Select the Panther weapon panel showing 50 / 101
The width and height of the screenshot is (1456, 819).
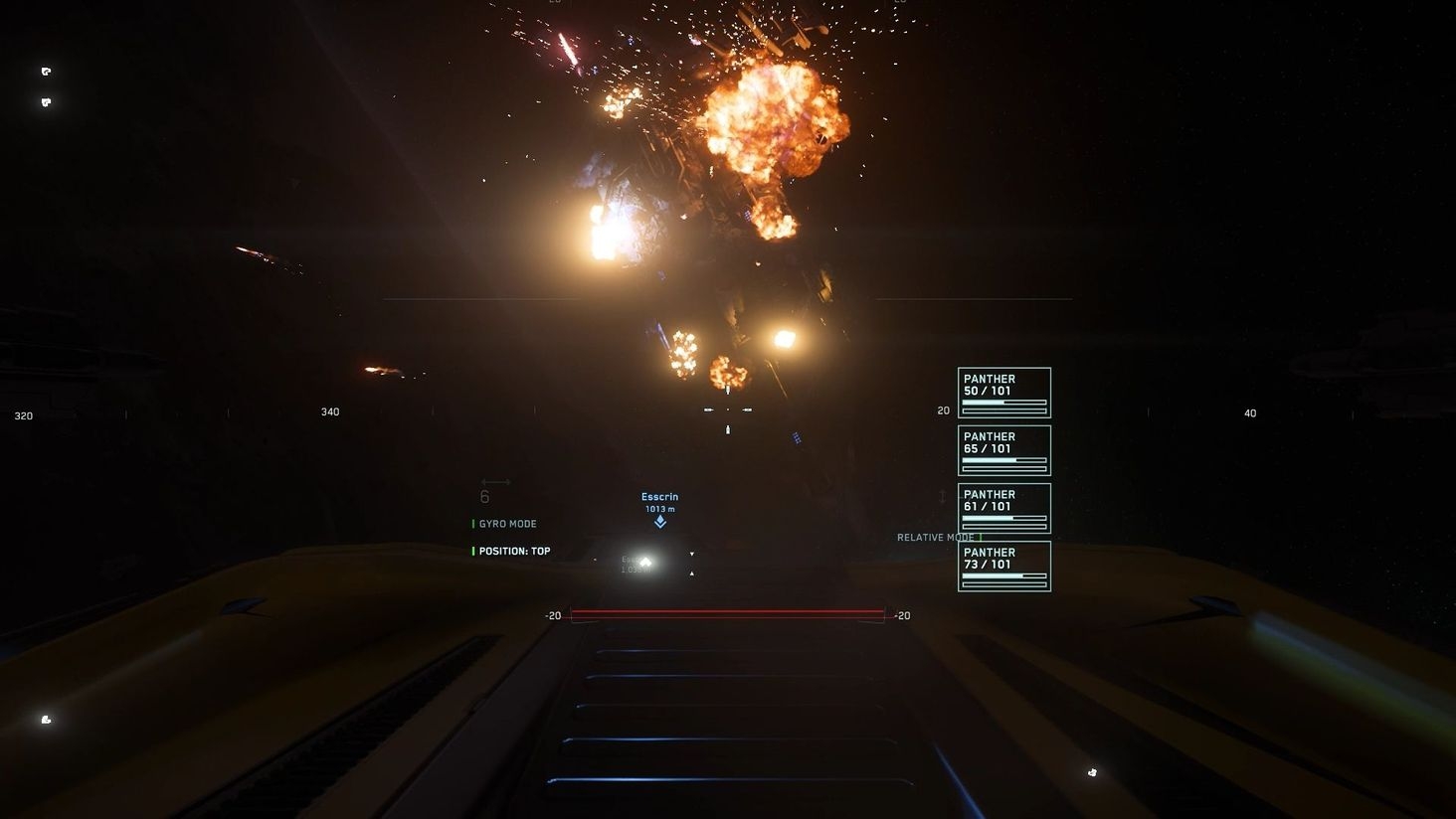1003,393
